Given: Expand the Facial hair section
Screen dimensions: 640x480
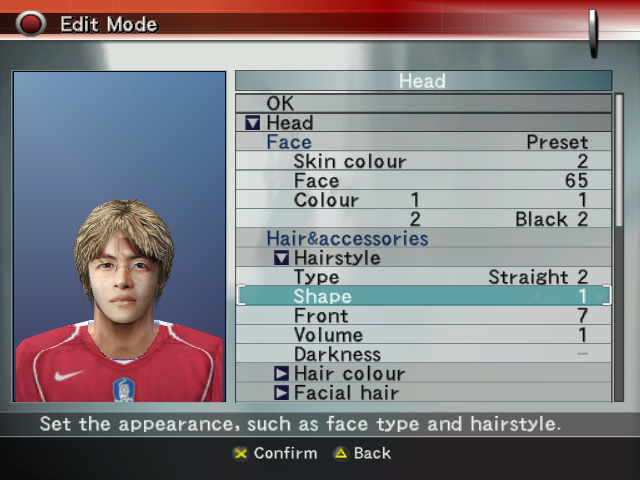Looking at the screenshot, I should [282, 393].
